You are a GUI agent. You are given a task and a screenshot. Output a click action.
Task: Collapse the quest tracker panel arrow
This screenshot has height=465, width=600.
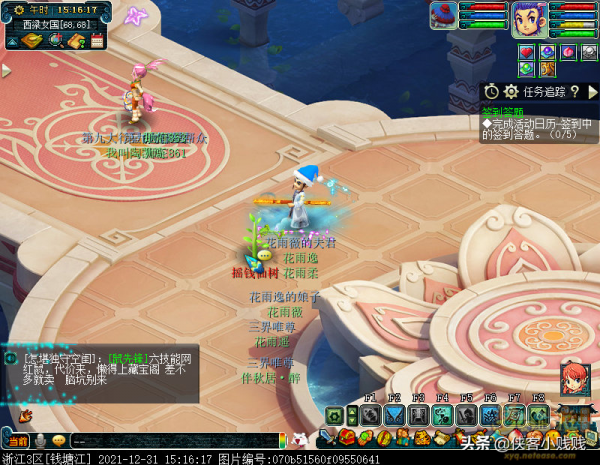[592, 92]
